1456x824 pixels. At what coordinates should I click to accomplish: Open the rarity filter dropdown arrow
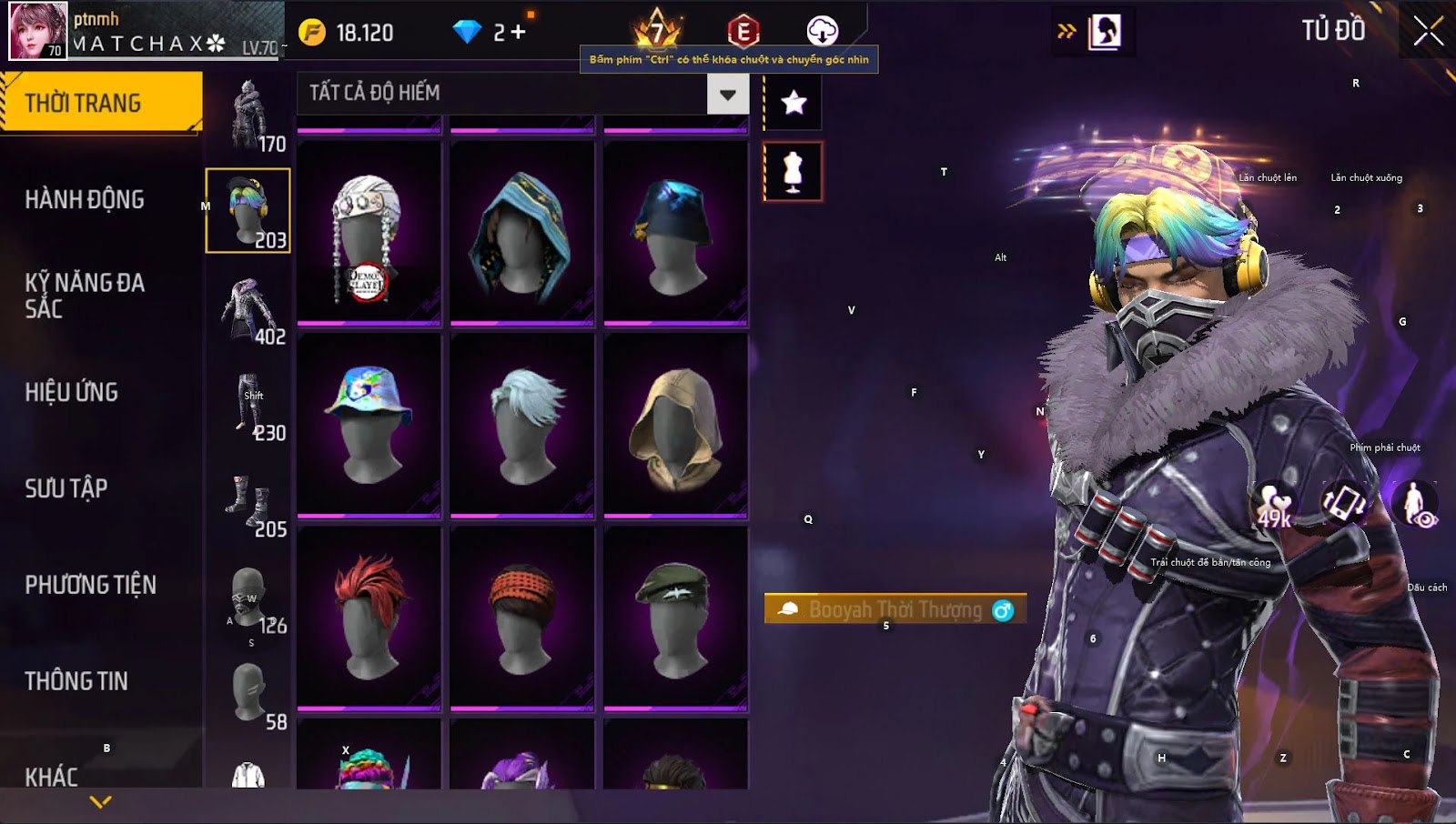pyautogui.click(x=727, y=94)
